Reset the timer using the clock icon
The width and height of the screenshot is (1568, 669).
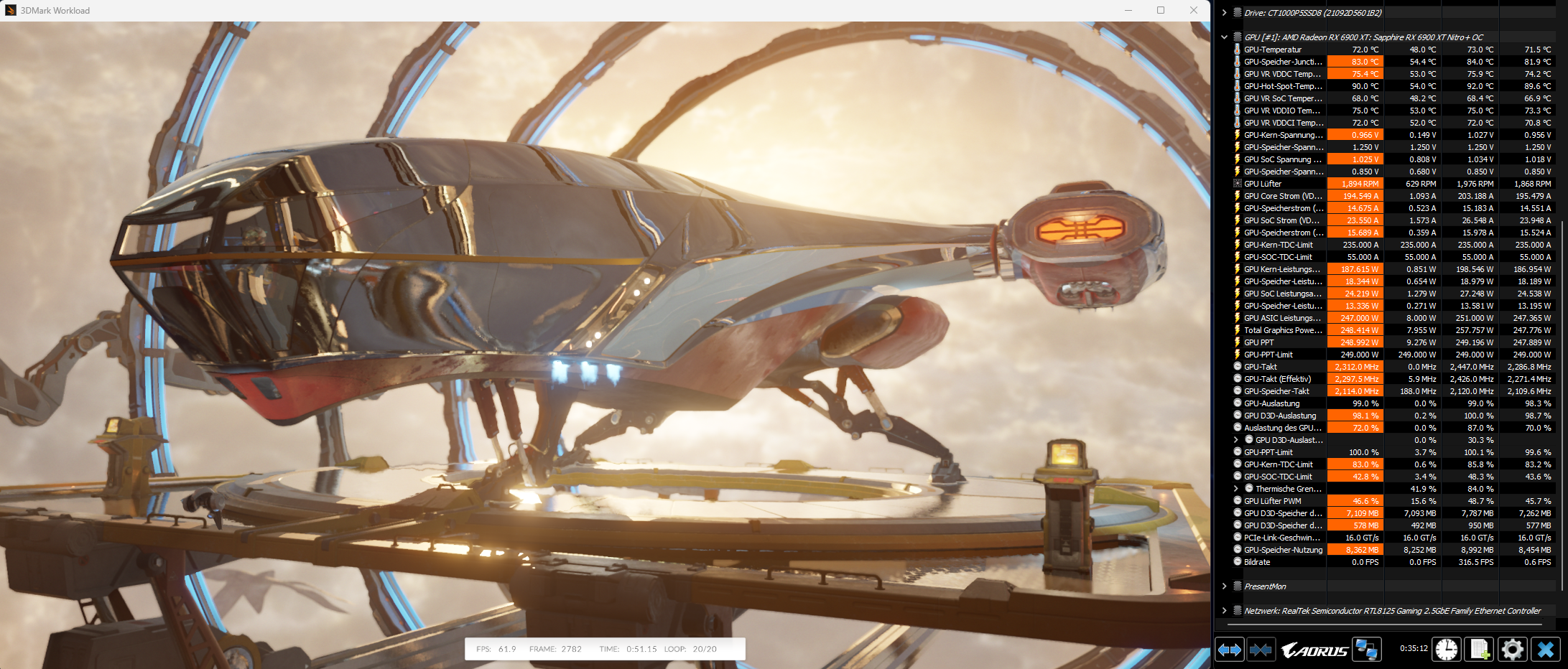click(x=1445, y=649)
